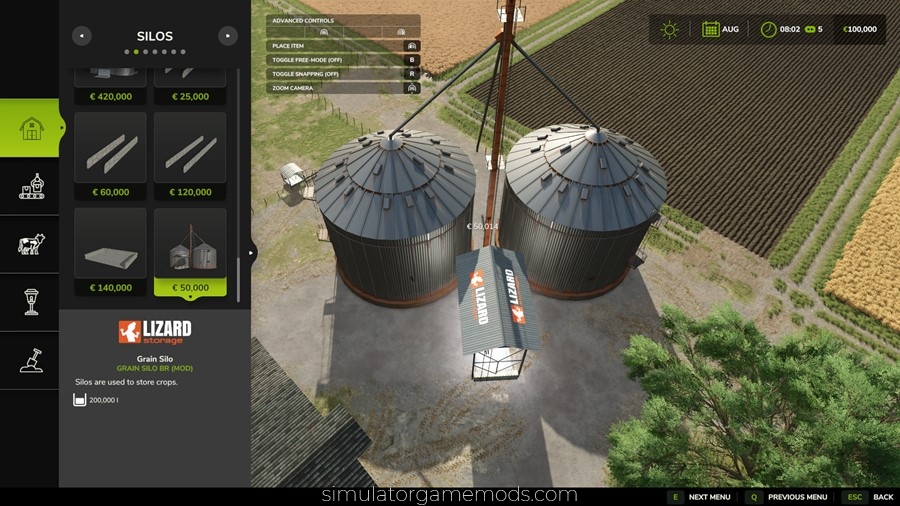Go to the previous build category arrow
900x506 pixels.
(82, 36)
